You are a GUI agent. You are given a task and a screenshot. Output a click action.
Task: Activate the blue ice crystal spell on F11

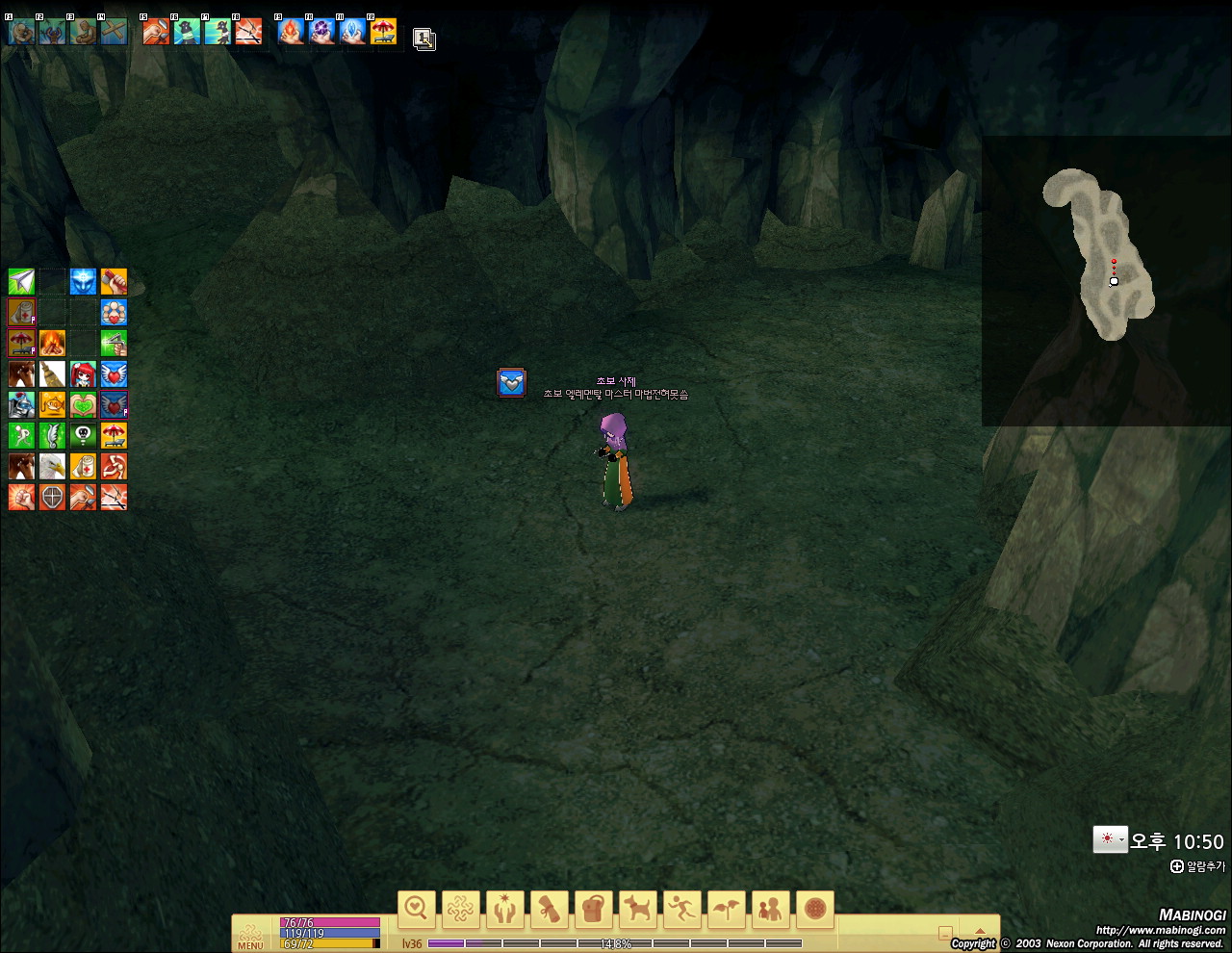click(352, 32)
